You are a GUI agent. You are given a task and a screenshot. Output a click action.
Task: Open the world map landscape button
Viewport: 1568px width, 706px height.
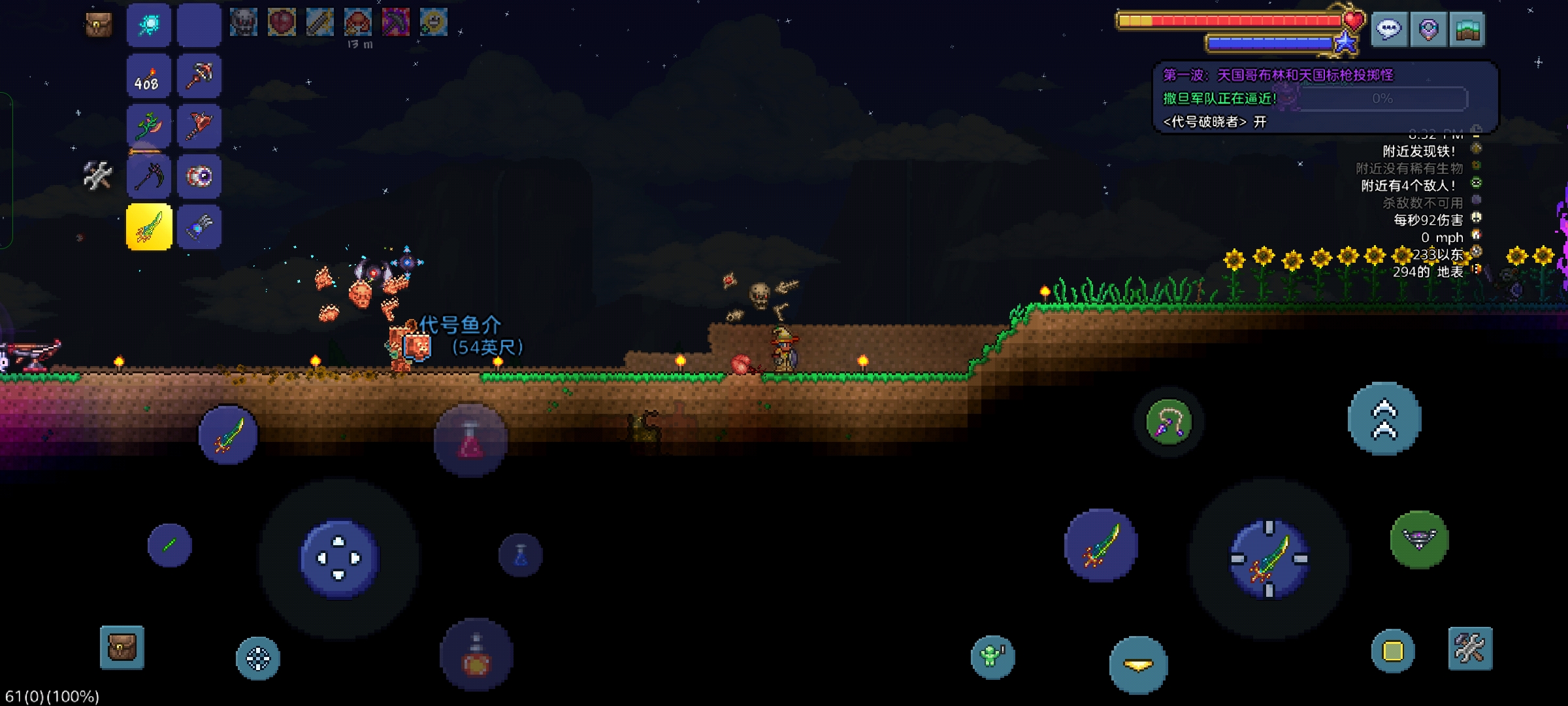tap(1467, 29)
